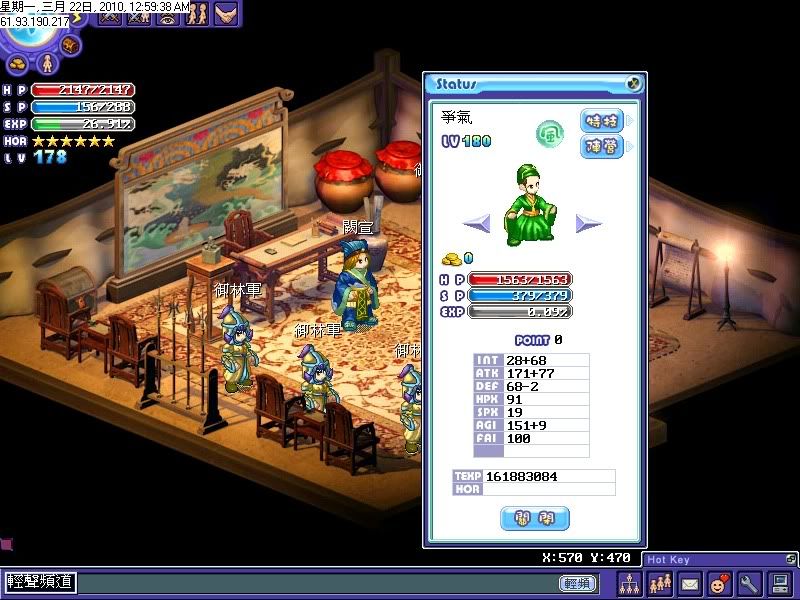Close the Status window with the X
This screenshot has height=600, width=800.
(x=633, y=85)
